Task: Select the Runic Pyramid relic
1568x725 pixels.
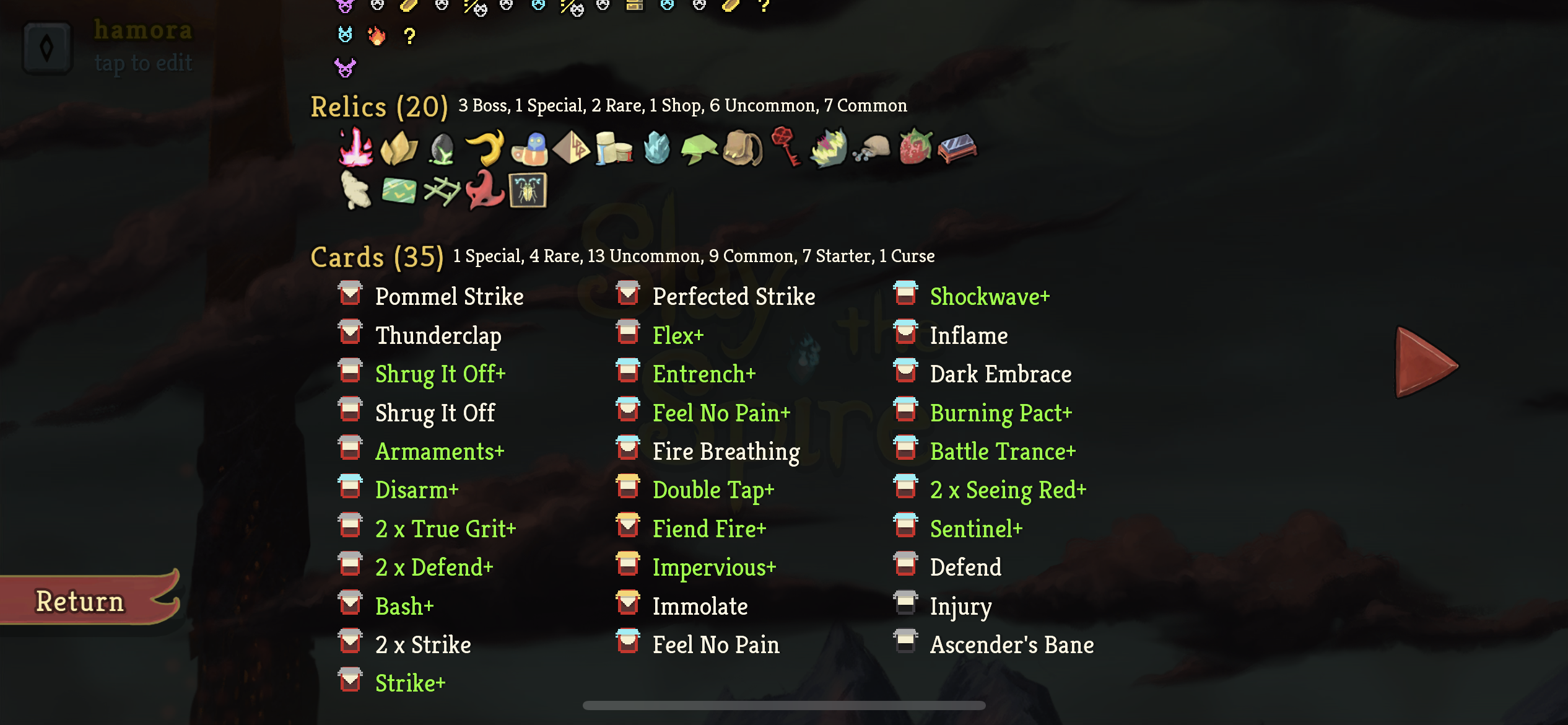Action: (x=573, y=149)
